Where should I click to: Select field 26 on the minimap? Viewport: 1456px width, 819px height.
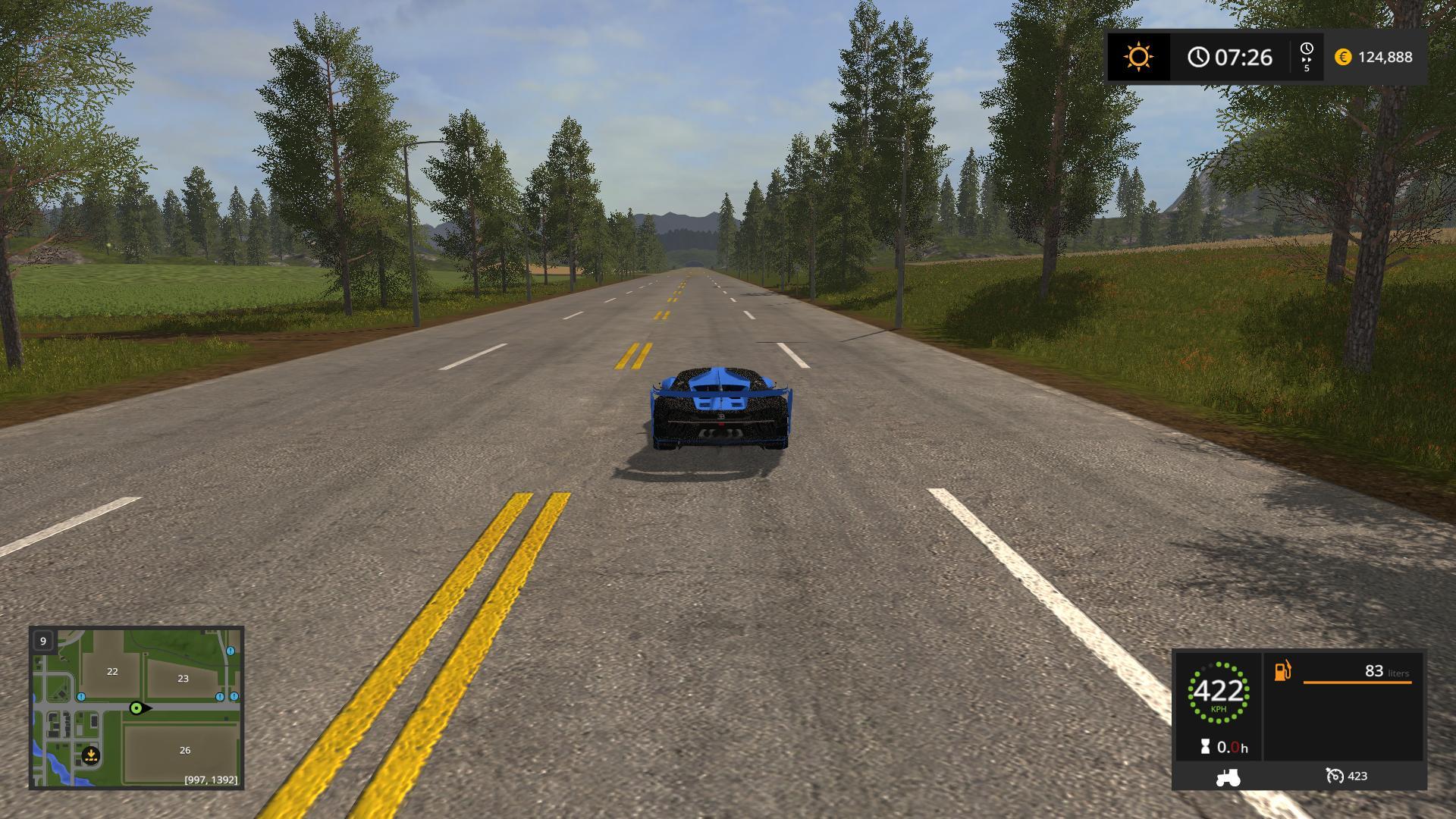click(185, 750)
